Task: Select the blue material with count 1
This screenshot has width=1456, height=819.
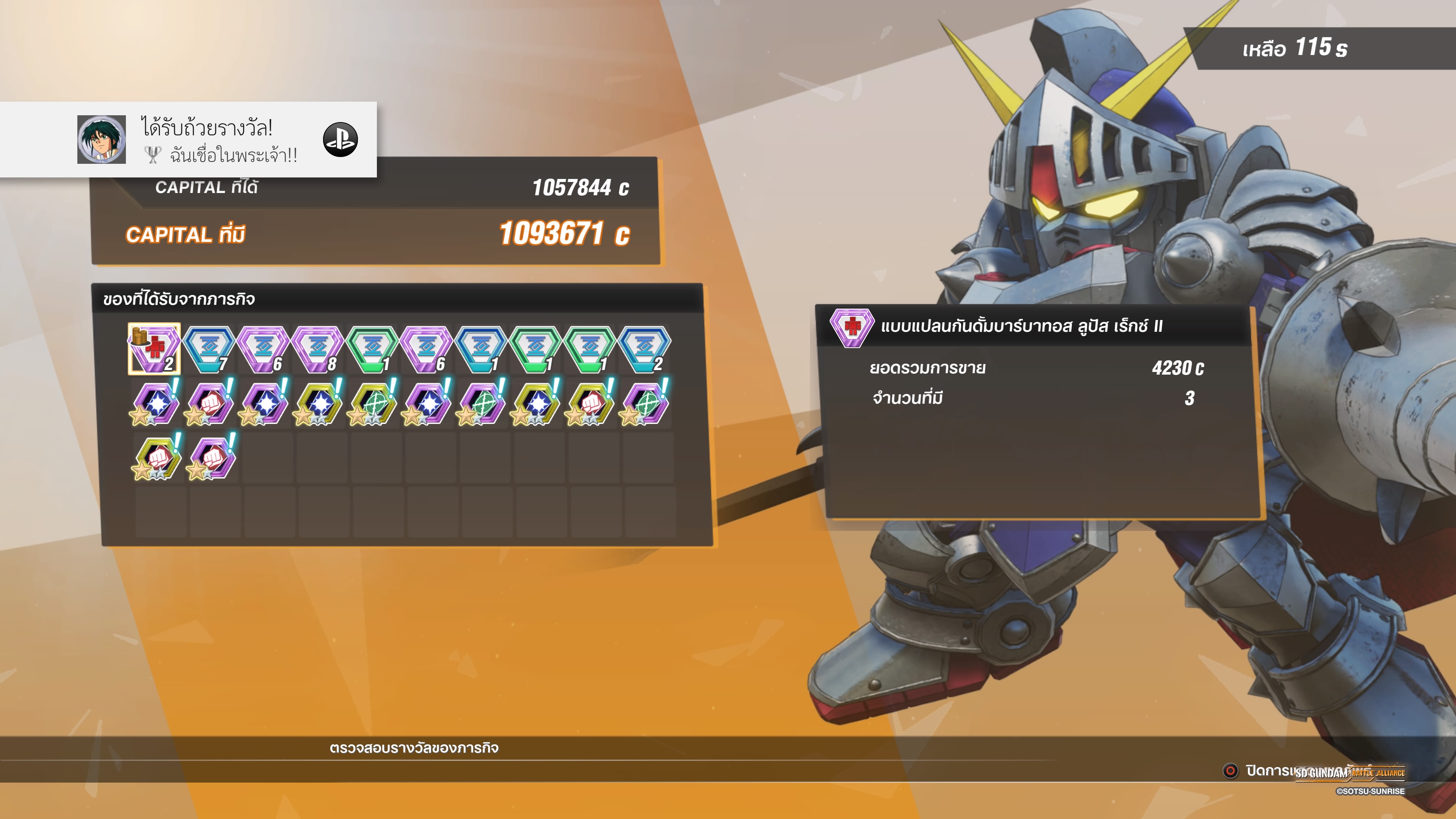Action: (x=481, y=349)
